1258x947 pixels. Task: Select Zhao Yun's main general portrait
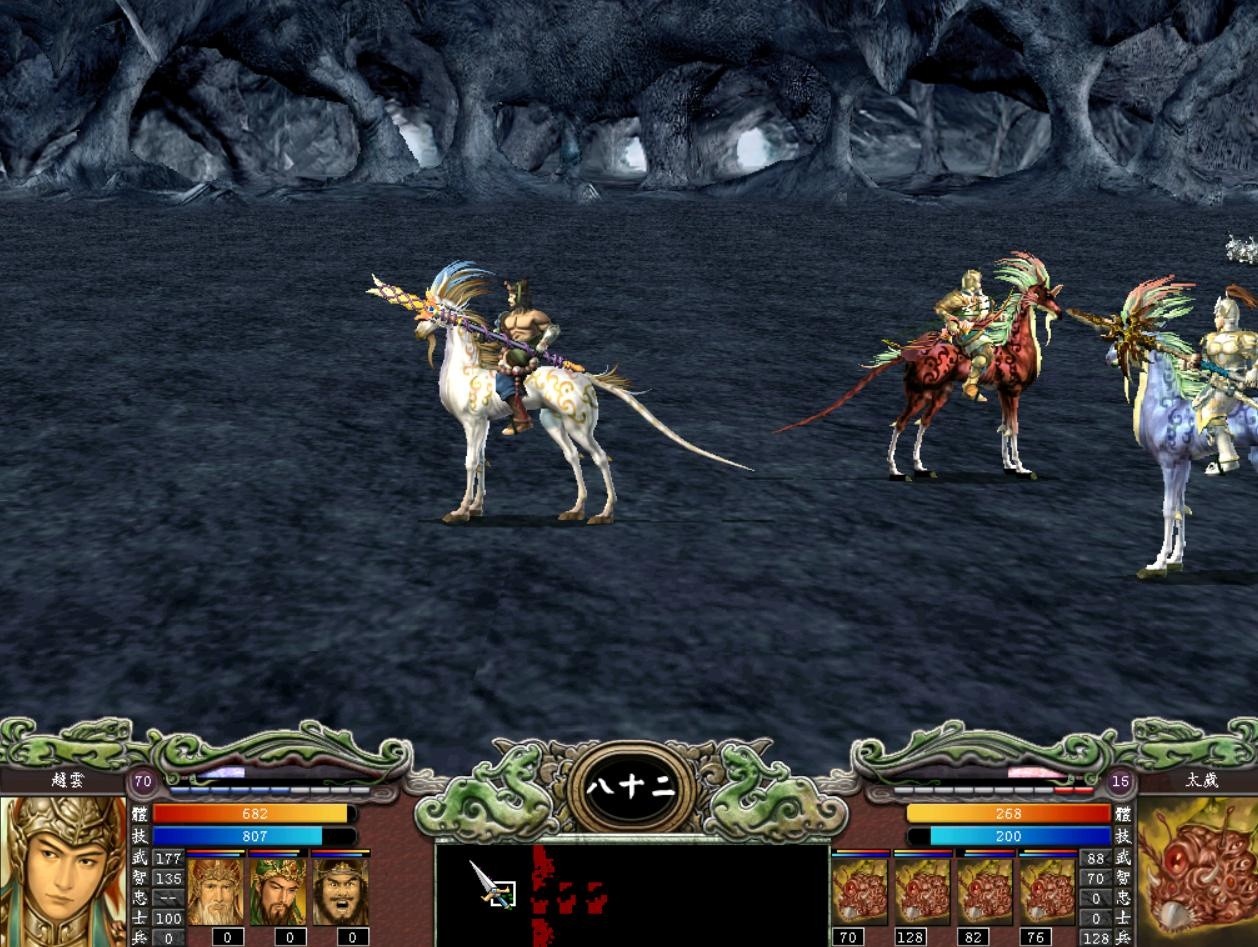click(x=63, y=870)
